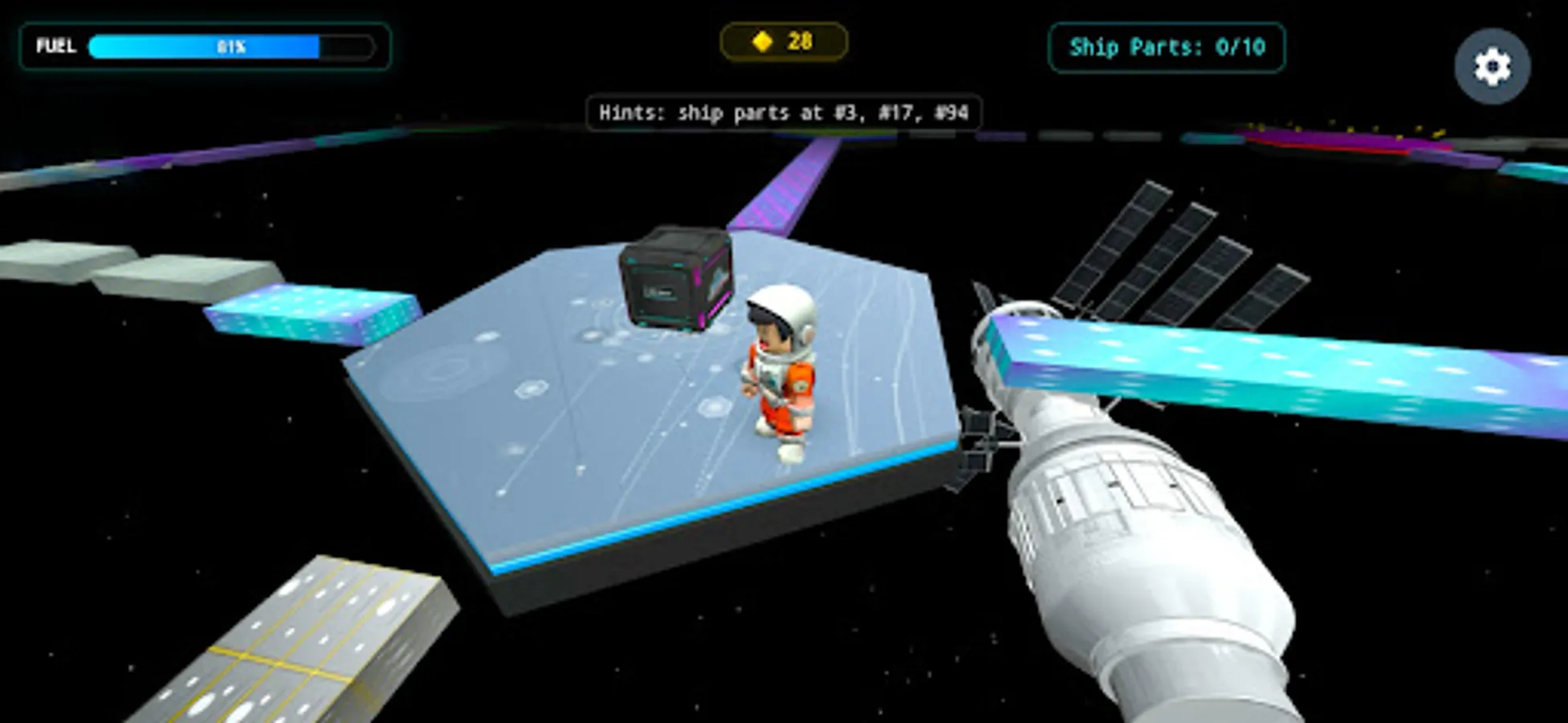The height and width of the screenshot is (723, 1568).
Task: Expand the settings options
Action: pyautogui.click(x=1491, y=66)
